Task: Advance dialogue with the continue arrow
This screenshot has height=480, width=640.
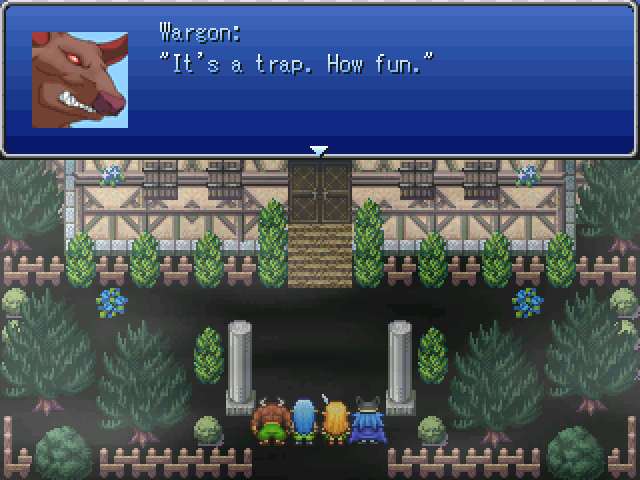Action: (319, 151)
